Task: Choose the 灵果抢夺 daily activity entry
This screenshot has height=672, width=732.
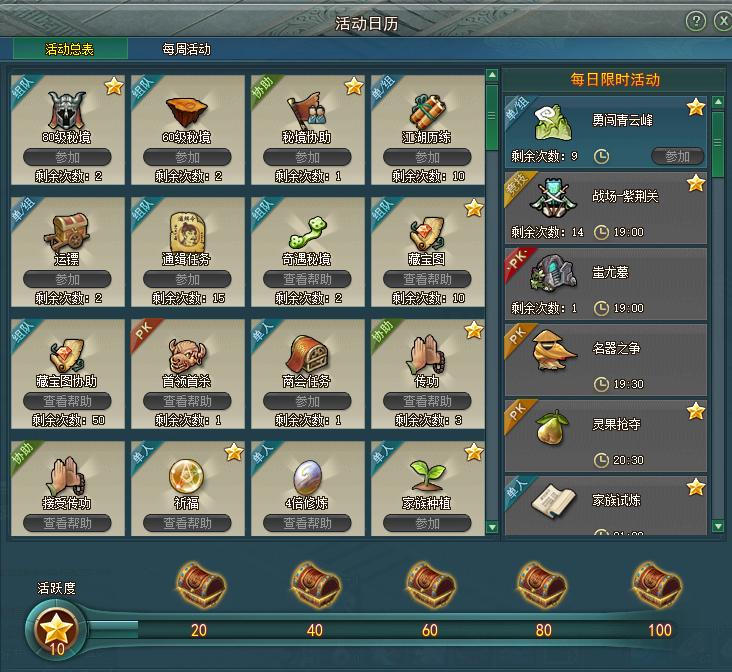Action: (x=605, y=436)
